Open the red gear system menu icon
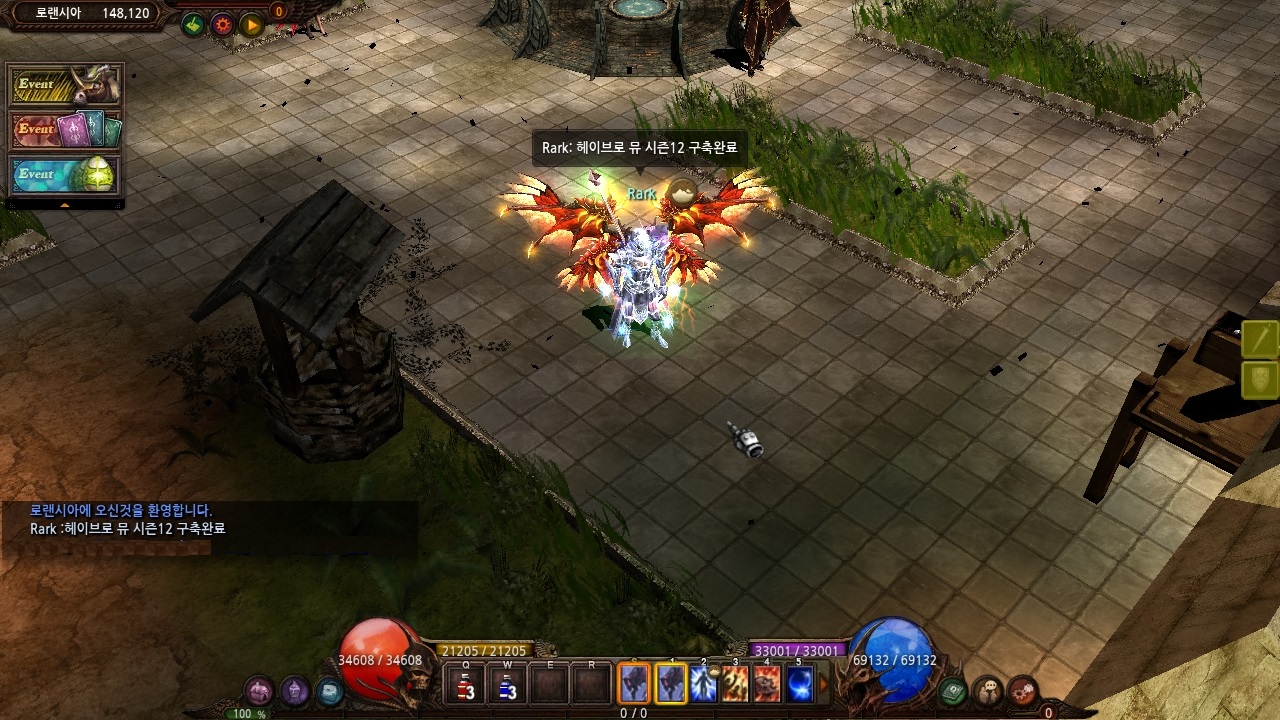 click(1022, 690)
